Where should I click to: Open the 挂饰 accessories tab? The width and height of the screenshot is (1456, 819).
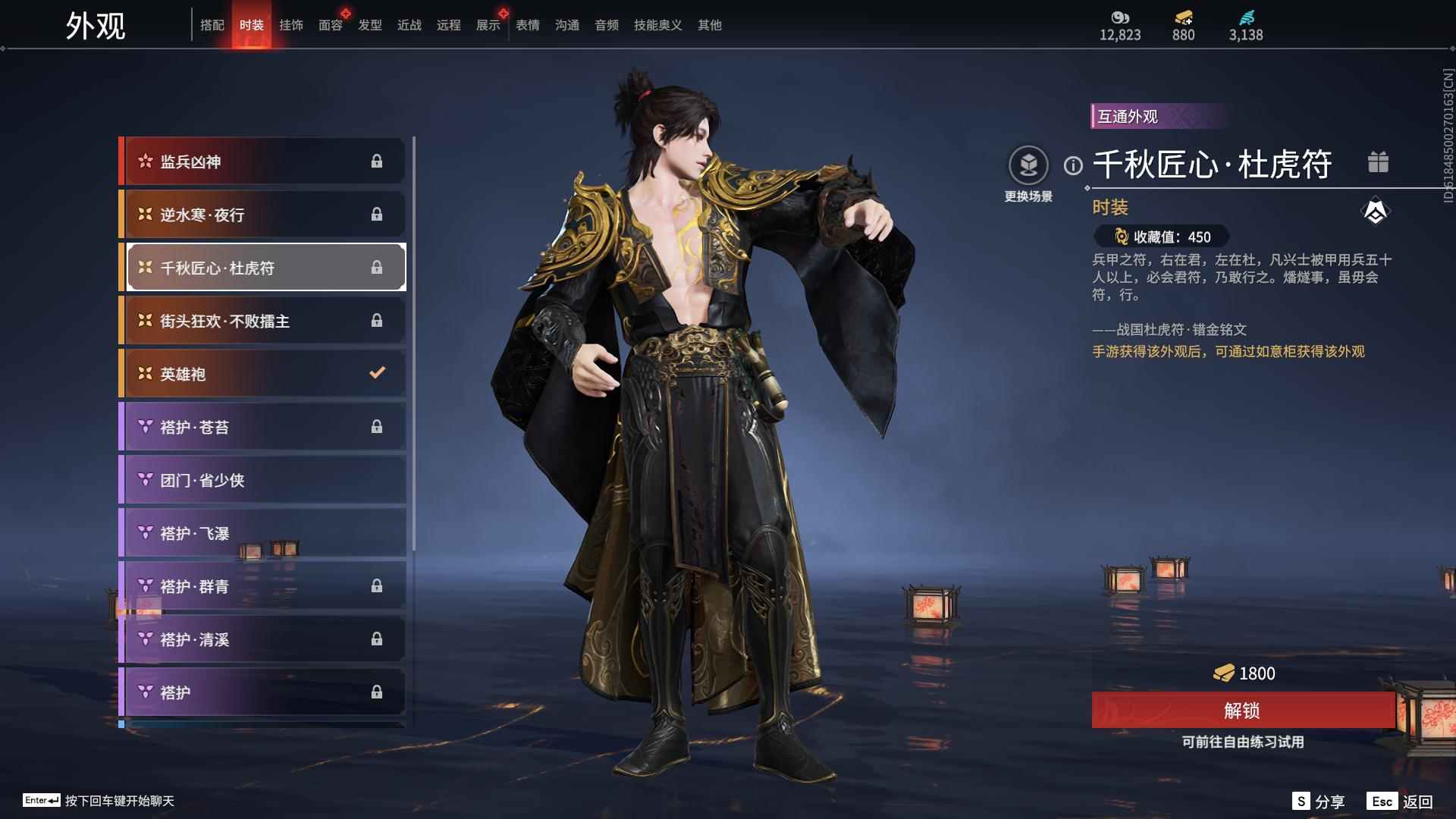click(290, 25)
